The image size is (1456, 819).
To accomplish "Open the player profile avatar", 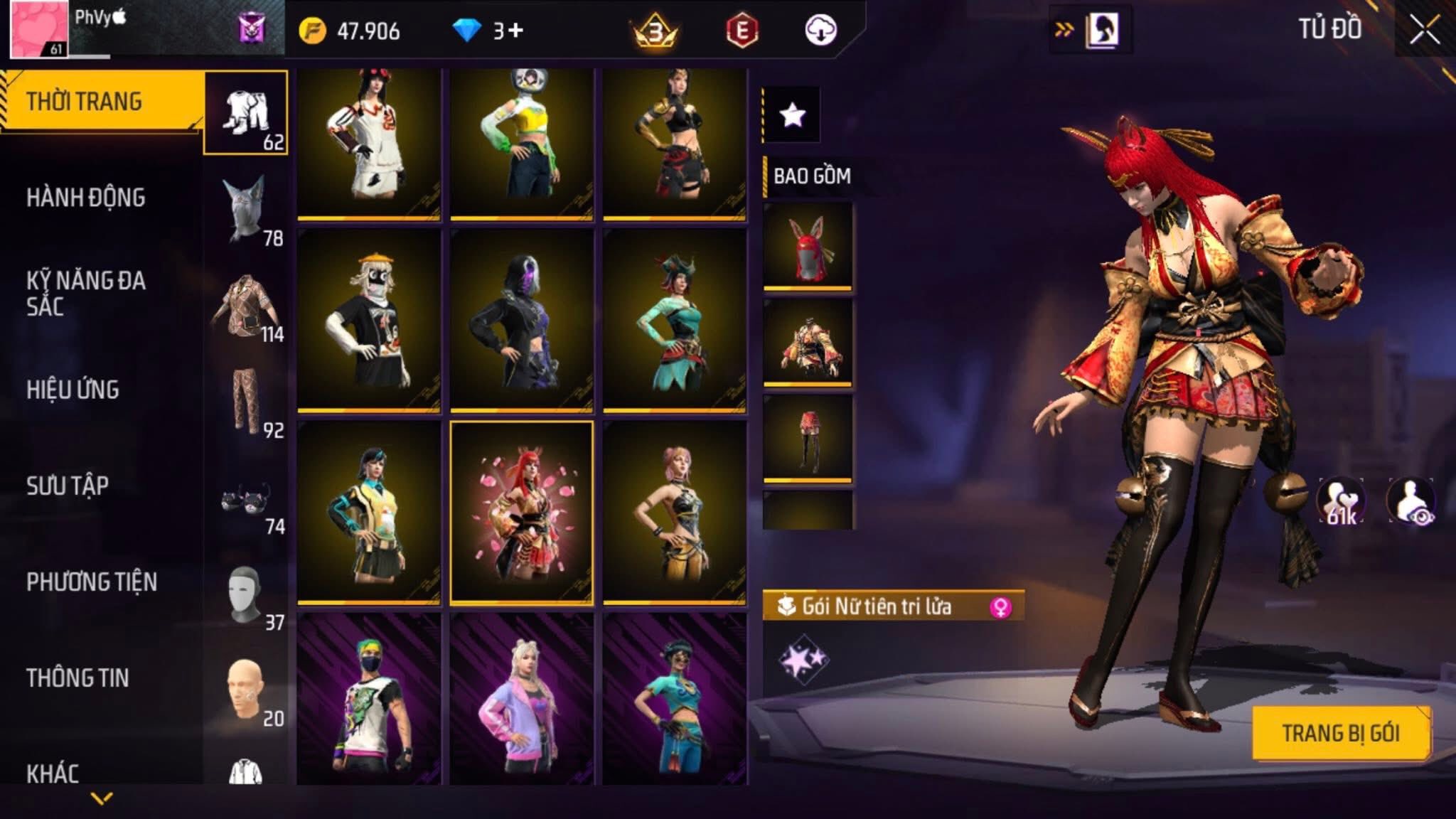I will (39, 29).
